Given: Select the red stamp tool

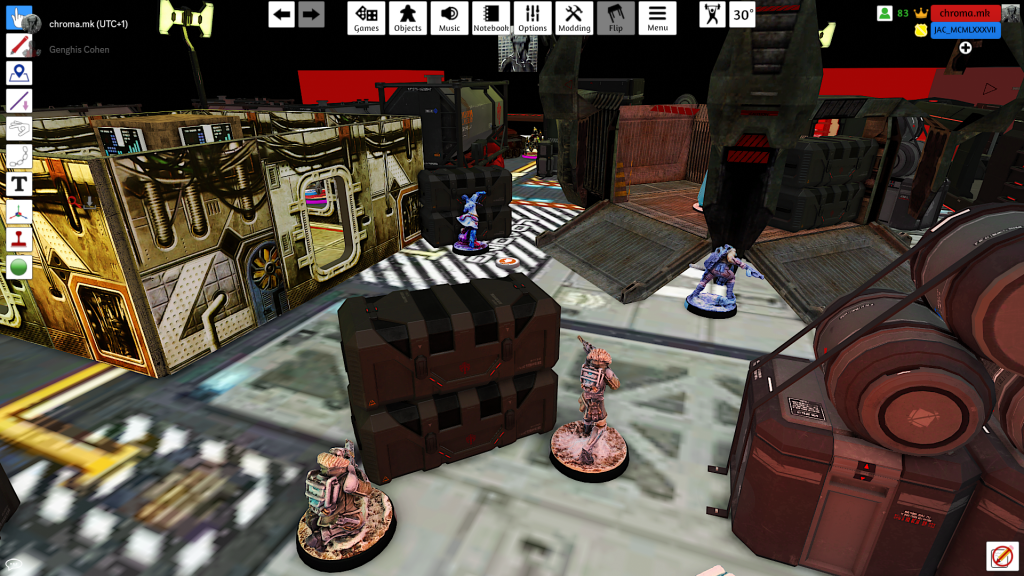Looking at the screenshot, I should 19,240.
